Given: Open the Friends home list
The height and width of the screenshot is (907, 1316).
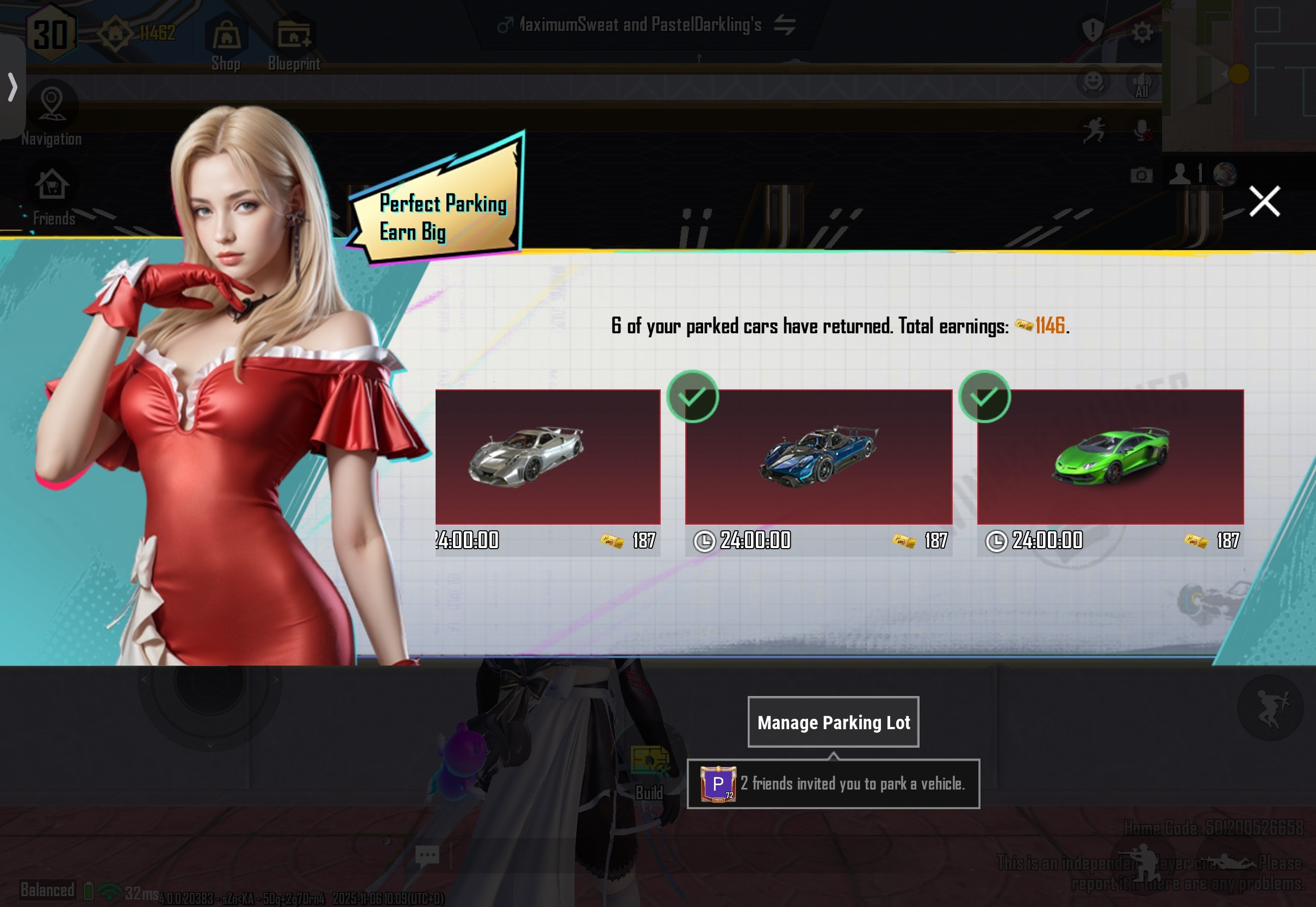Looking at the screenshot, I should click(x=52, y=196).
